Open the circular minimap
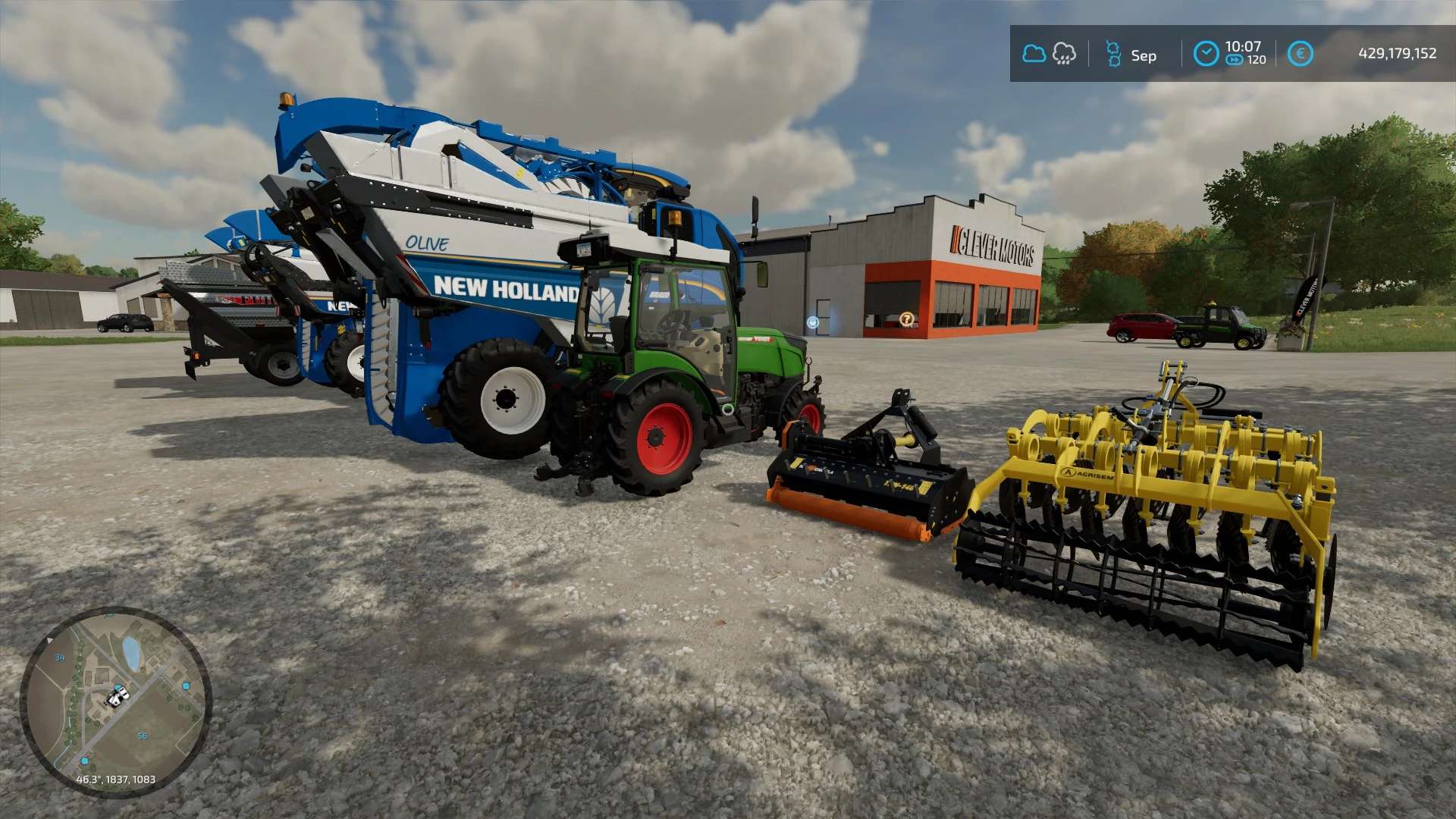The image size is (1456, 819). pos(115,701)
